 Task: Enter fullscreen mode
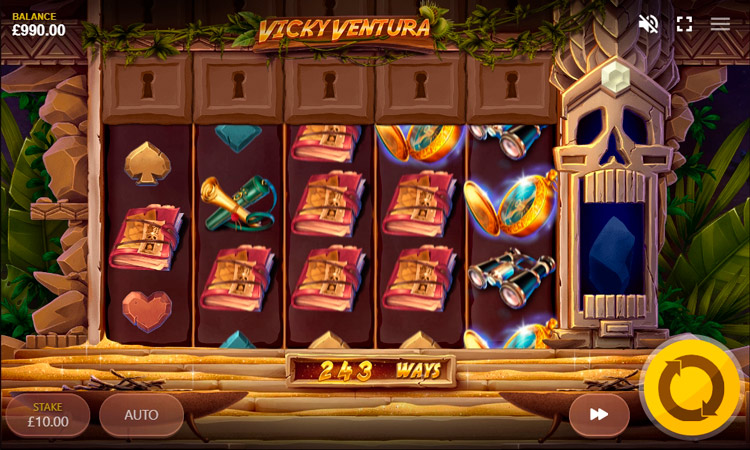684,24
